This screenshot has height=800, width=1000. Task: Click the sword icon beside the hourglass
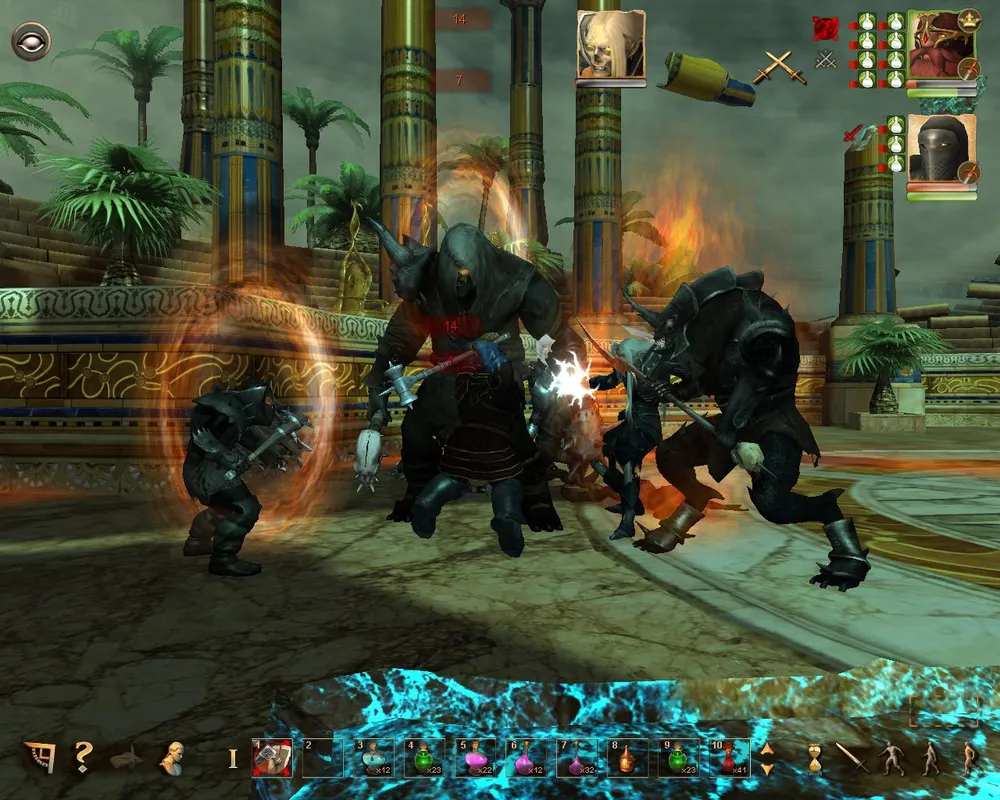pyautogui.click(x=852, y=757)
